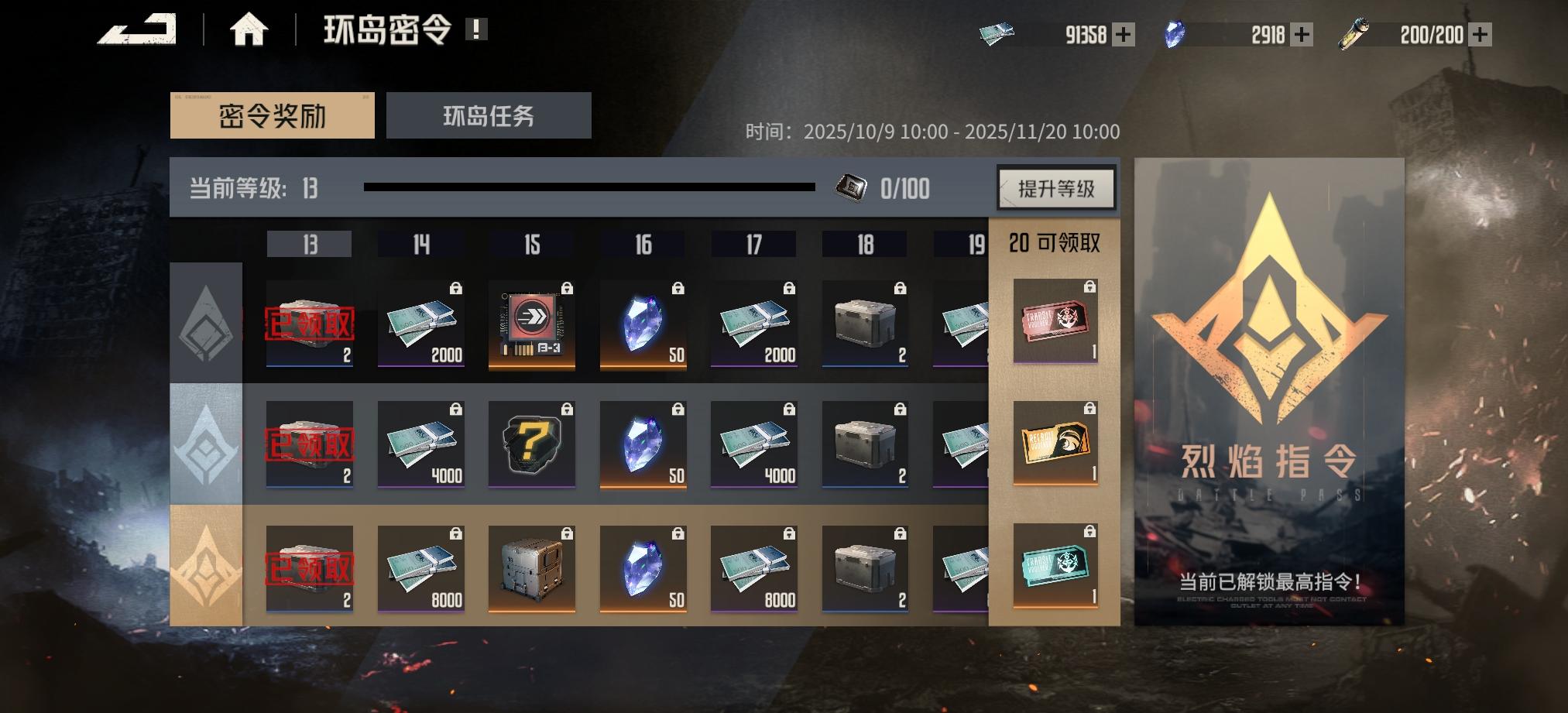Click the level progress bar near 当前等级
1568x713 pixels.
pos(591,186)
